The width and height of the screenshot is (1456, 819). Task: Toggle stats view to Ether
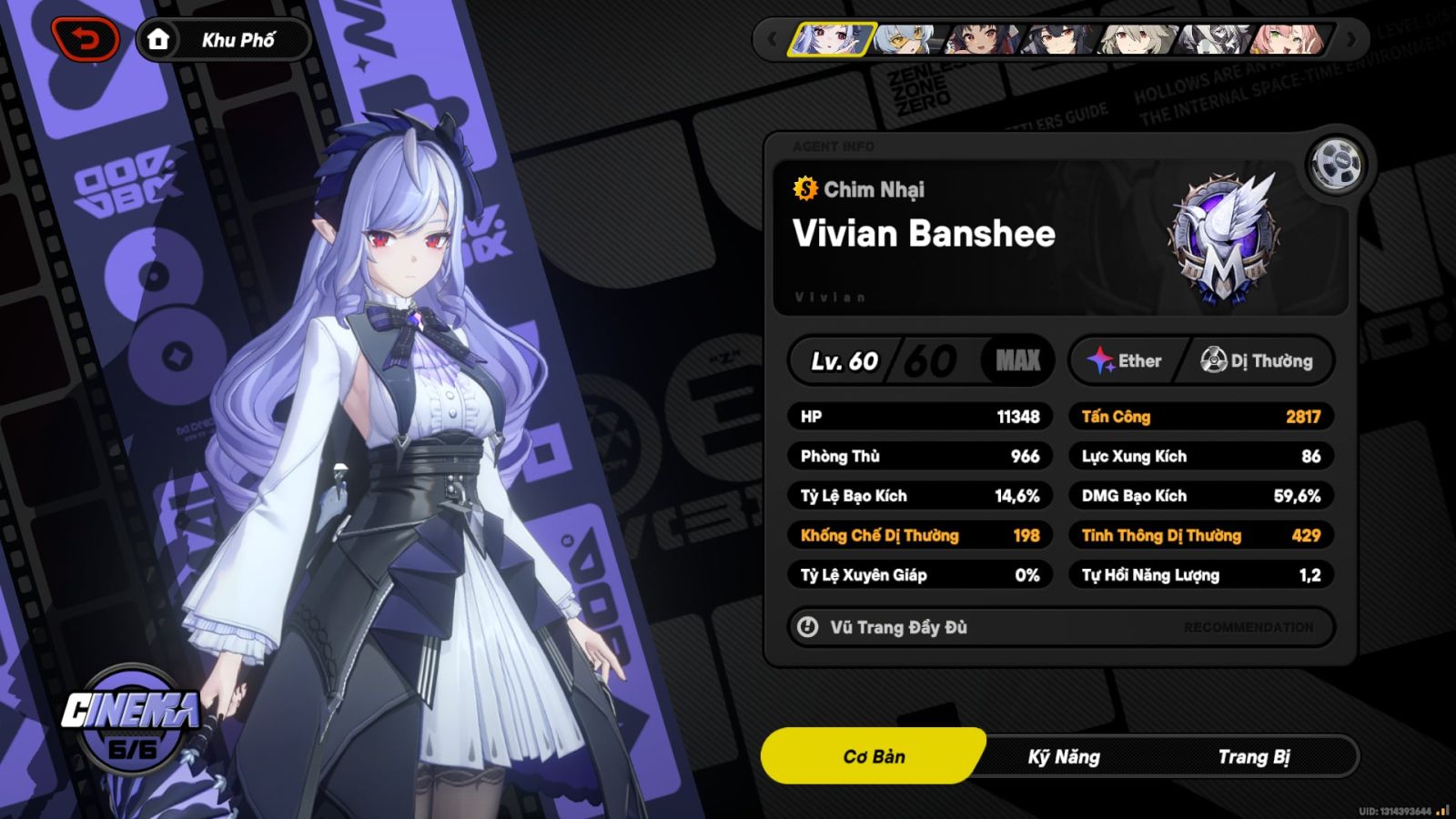pos(1133,360)
